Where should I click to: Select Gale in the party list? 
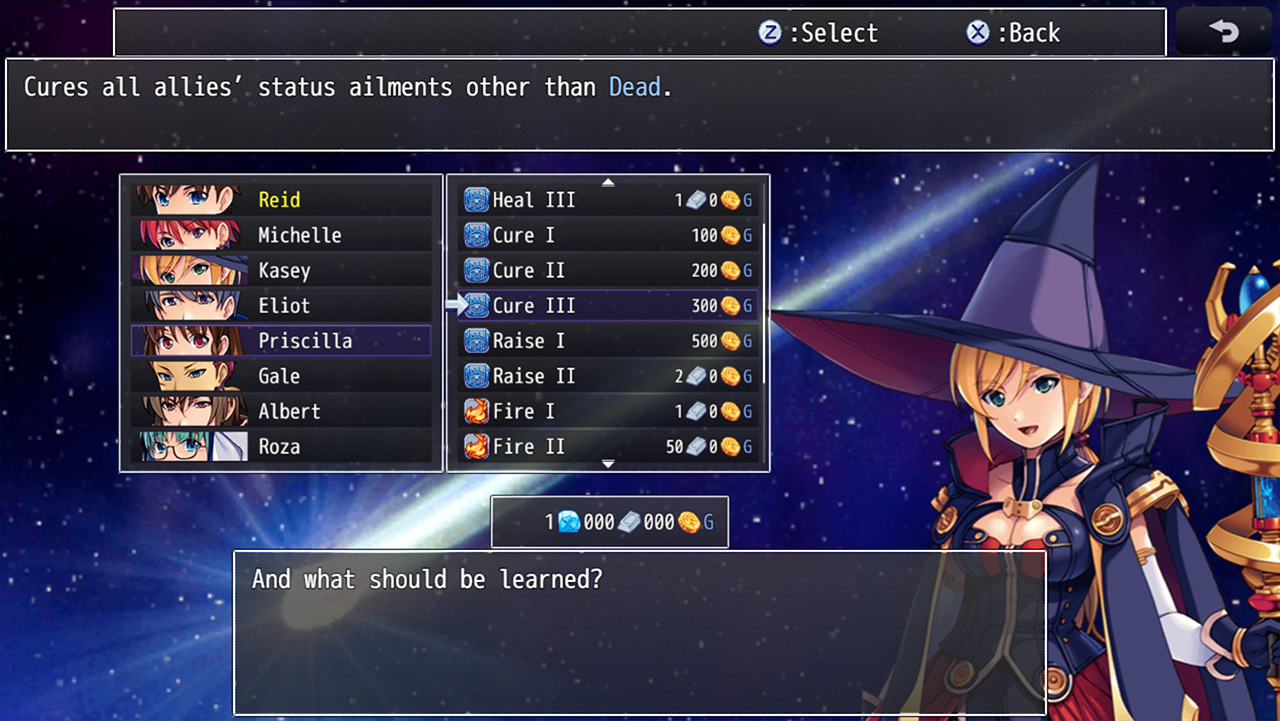pos(281,376)
